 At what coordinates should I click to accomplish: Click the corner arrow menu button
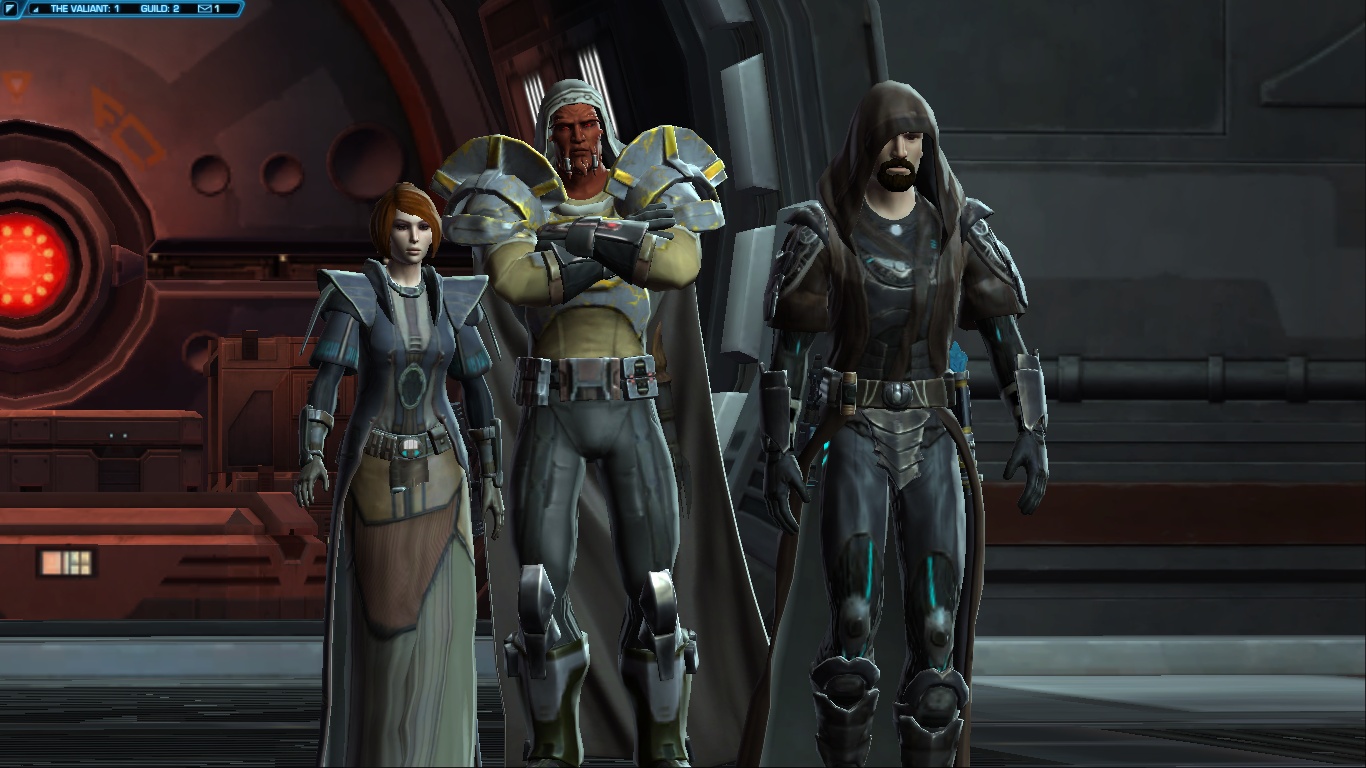pos(10,9)
